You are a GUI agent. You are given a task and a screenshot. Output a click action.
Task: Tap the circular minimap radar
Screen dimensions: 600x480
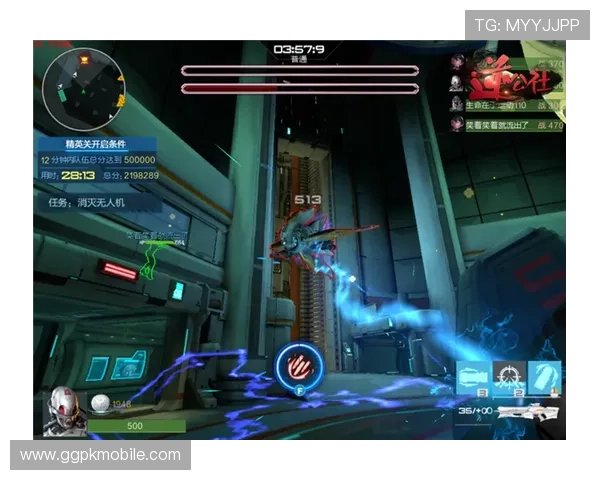point(84,80)
